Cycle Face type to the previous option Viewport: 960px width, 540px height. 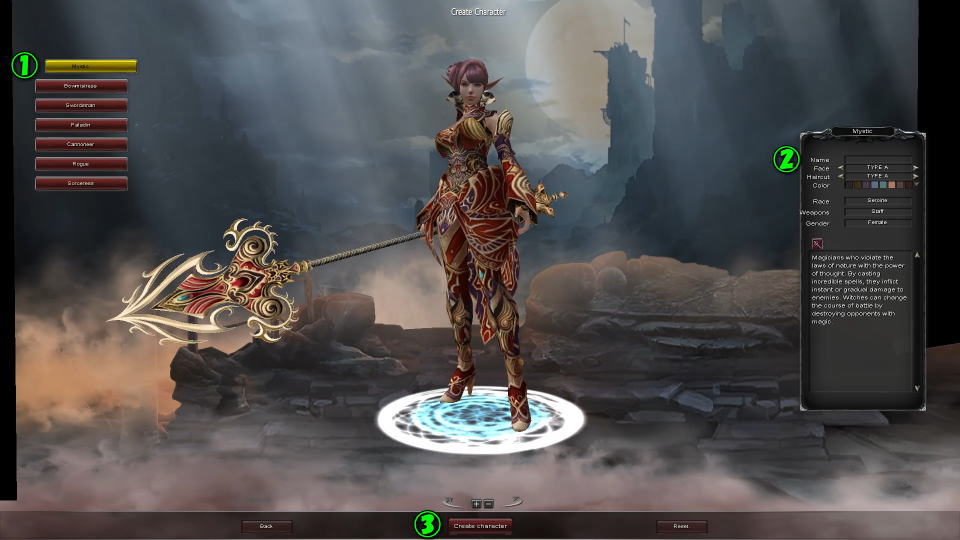(841, 168)
